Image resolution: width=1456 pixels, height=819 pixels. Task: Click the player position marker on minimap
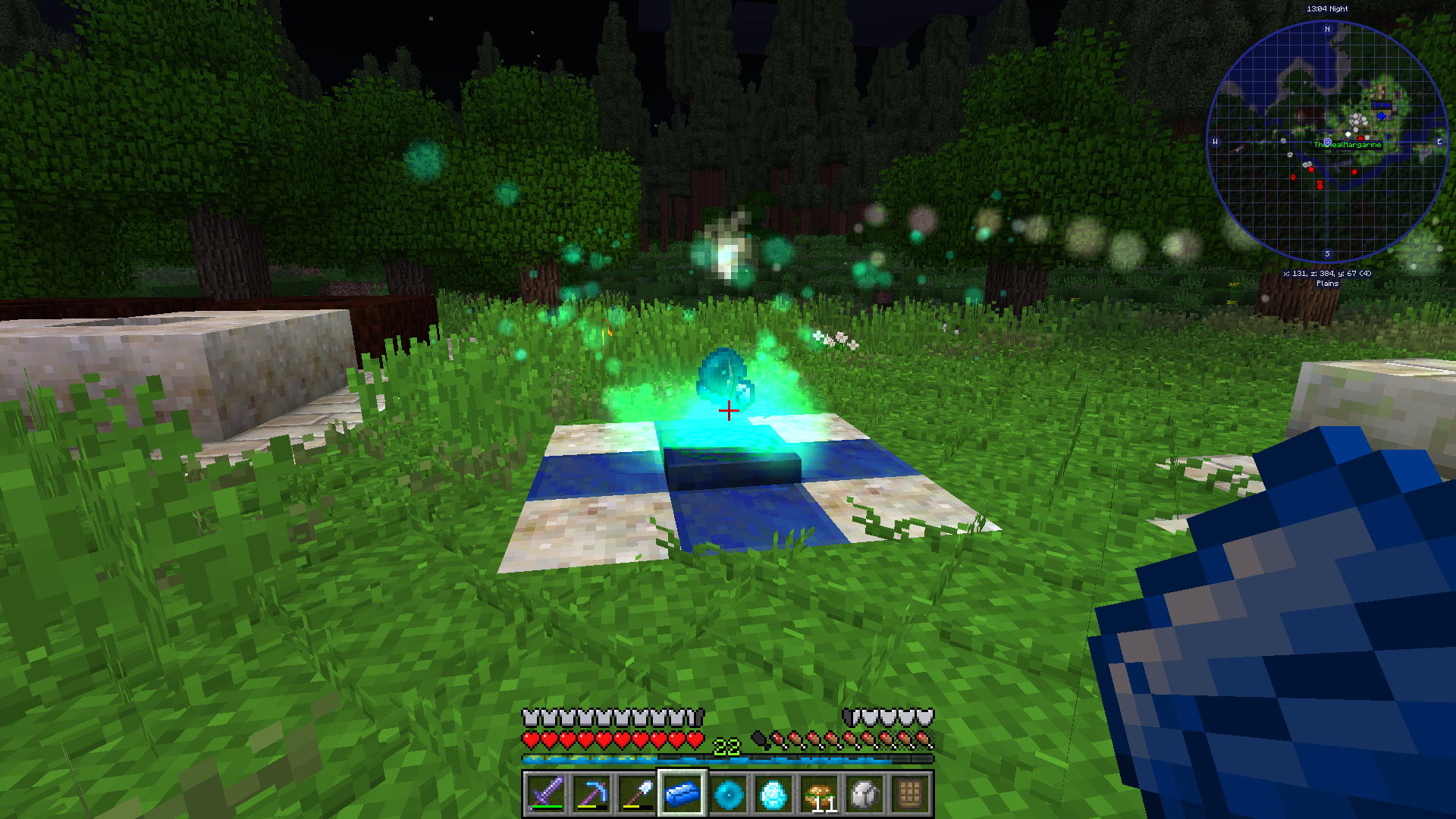tap(1327, 143)
